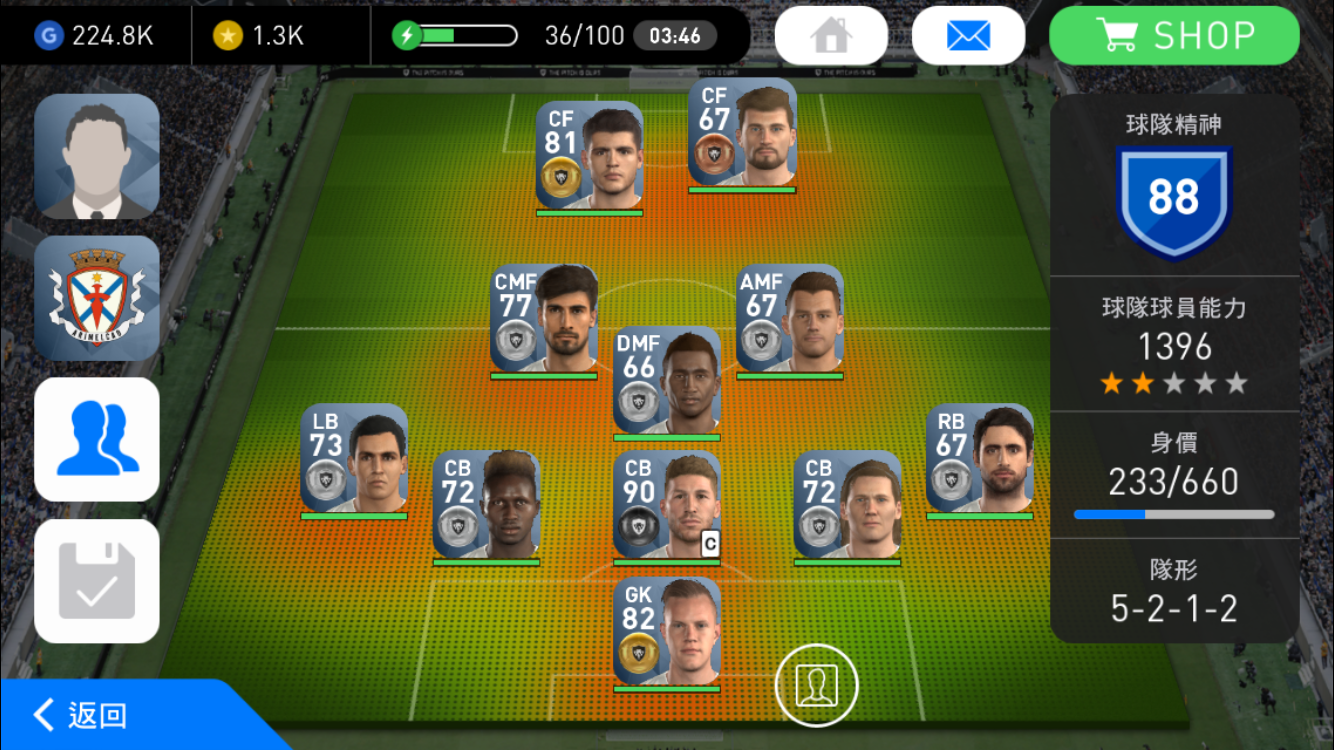Toggle the round player portrait view button
Screen dimensions: 1334x750
816,684
